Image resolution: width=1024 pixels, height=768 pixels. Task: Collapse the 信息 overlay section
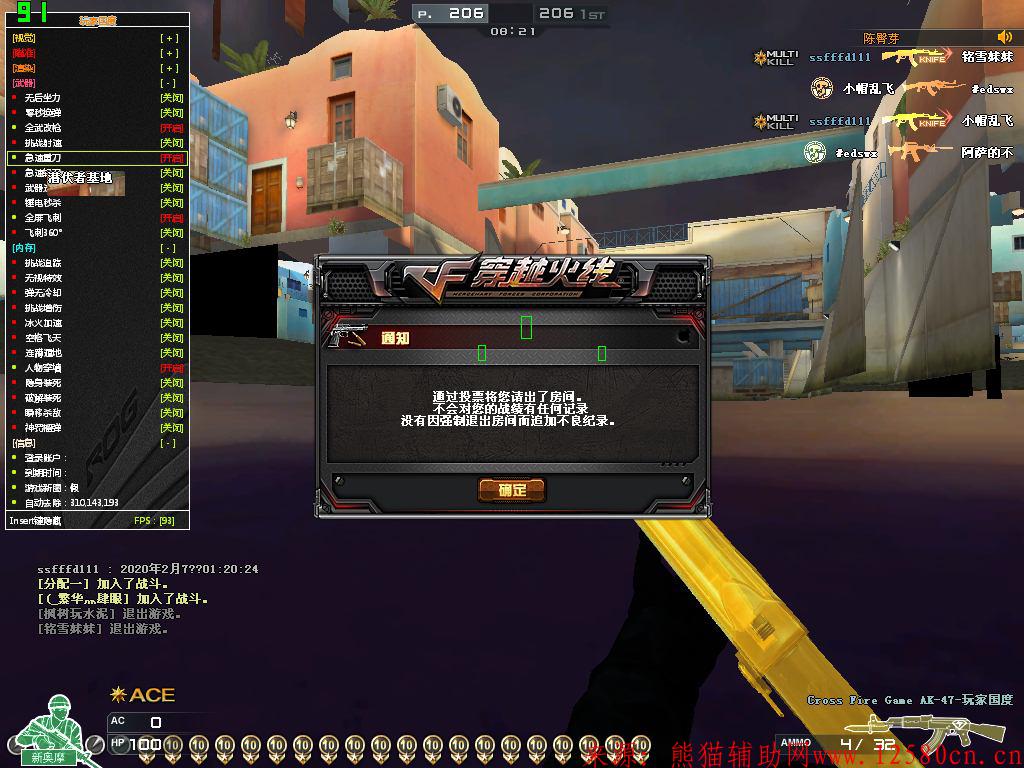coord(171,443)
